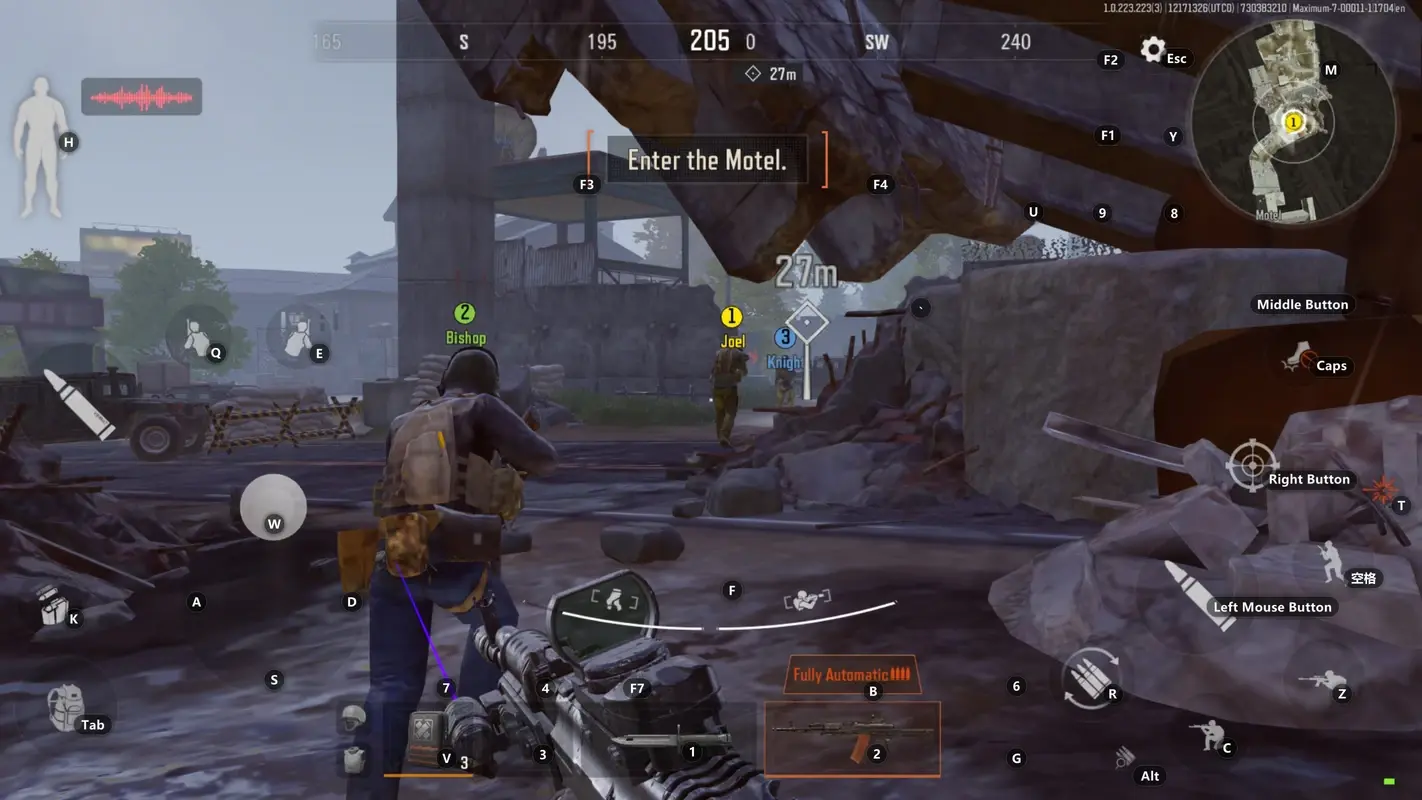Switch fire mode via Fully Automatic indicator

(851, 674)
